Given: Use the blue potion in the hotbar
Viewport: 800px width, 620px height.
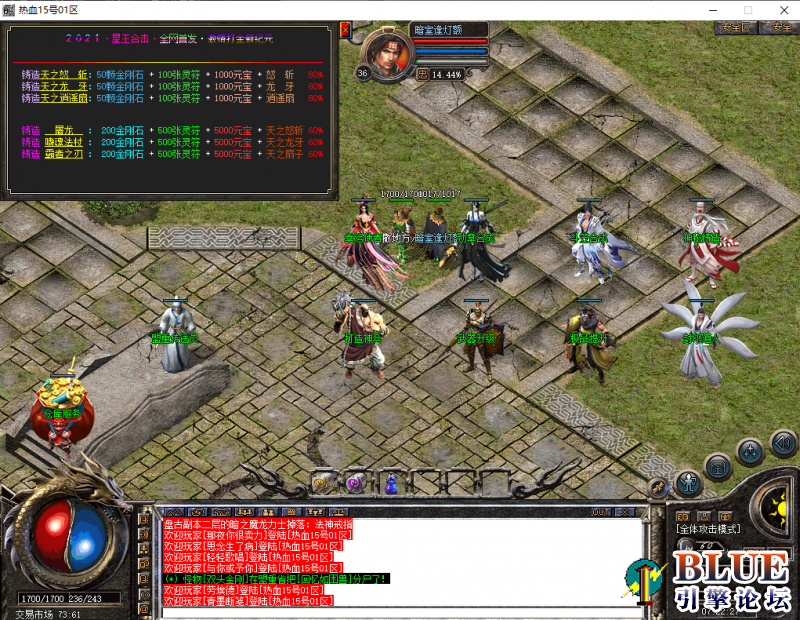Looking at the screenshot, I should click(x=391, y=484).
